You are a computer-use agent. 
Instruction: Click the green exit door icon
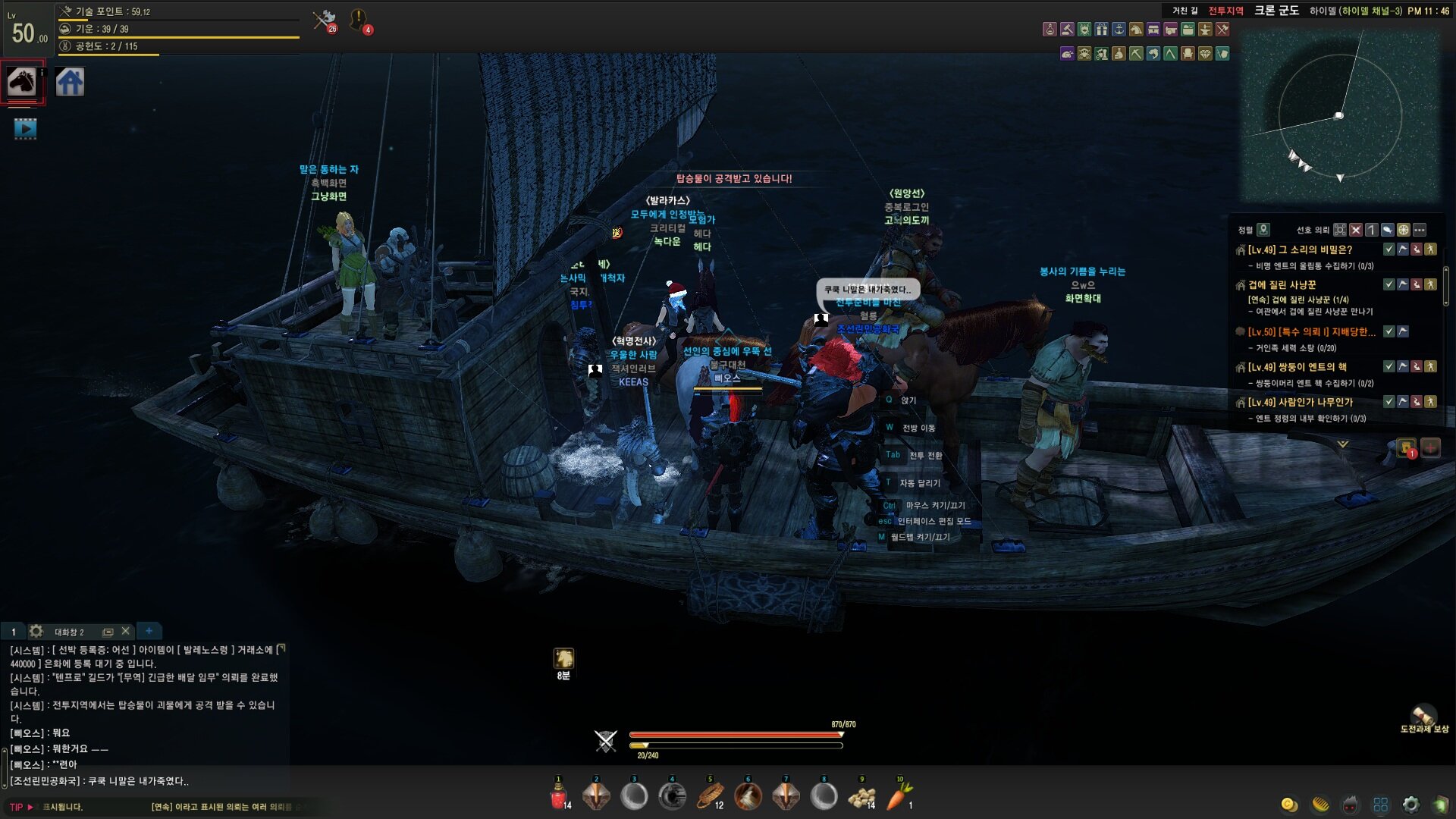(x=1440, y=805)
